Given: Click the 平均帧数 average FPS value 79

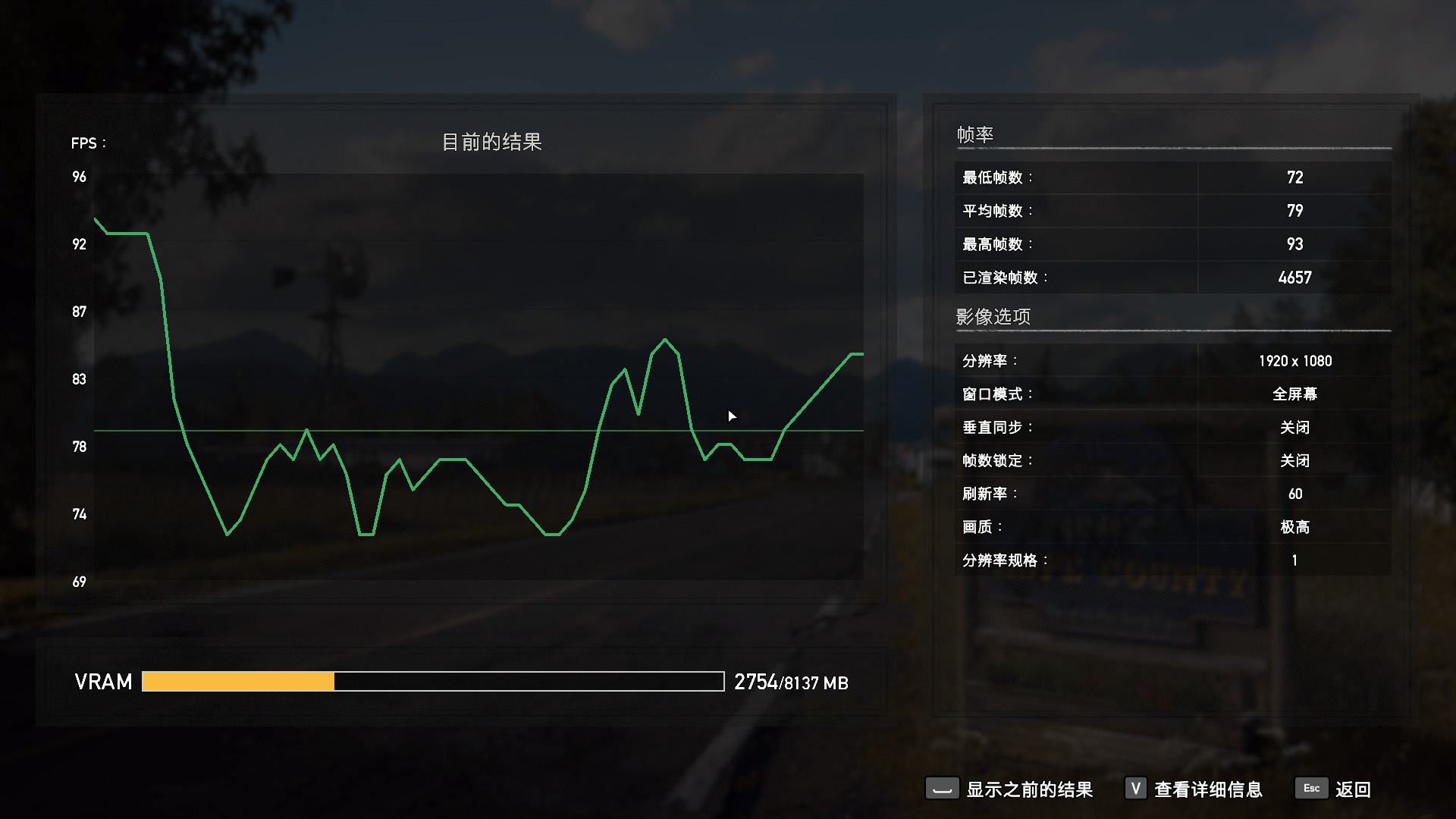Looking at the screenshot, I should coord(1294,211).
